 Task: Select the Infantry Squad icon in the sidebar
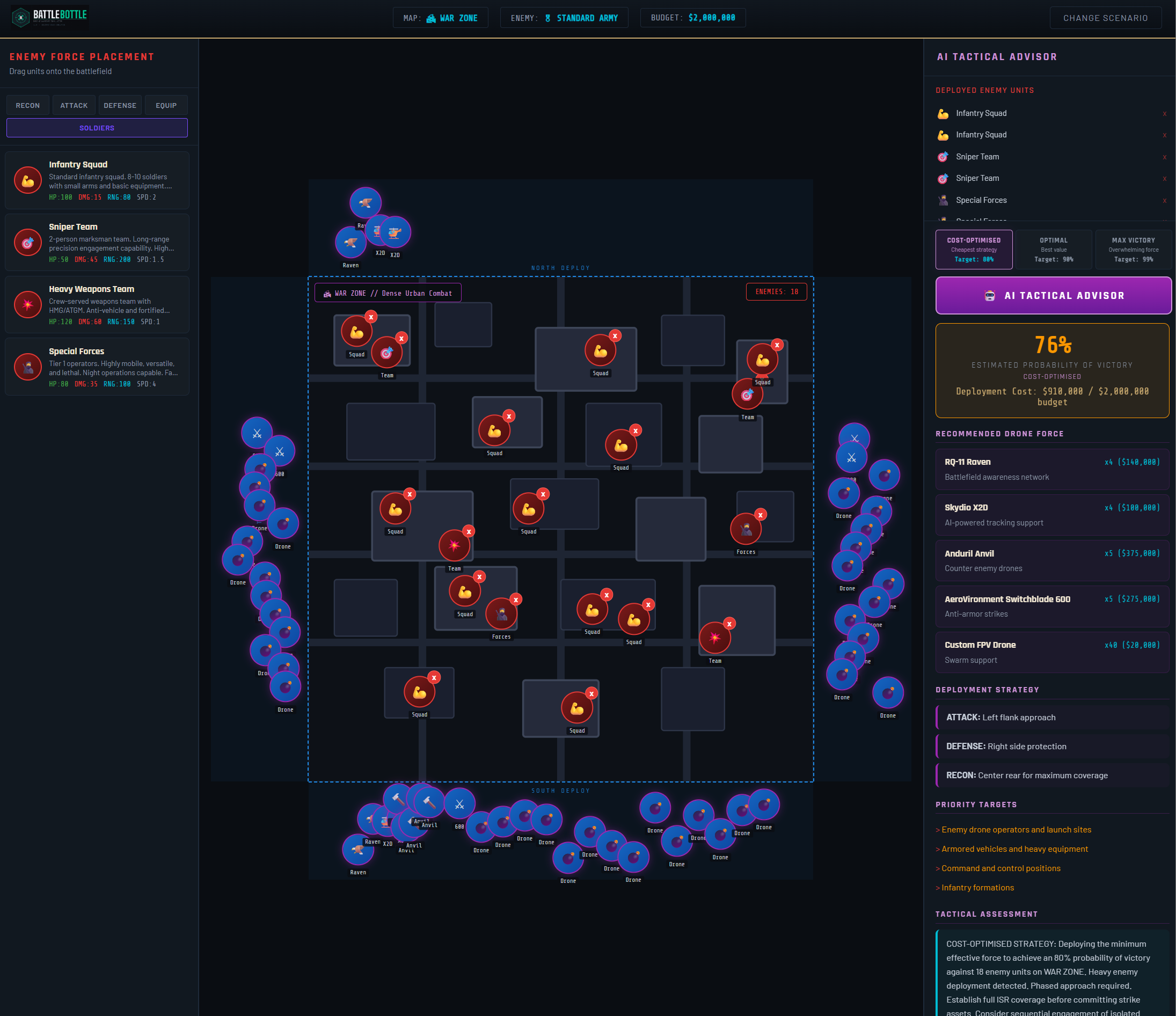click(28, 180)
